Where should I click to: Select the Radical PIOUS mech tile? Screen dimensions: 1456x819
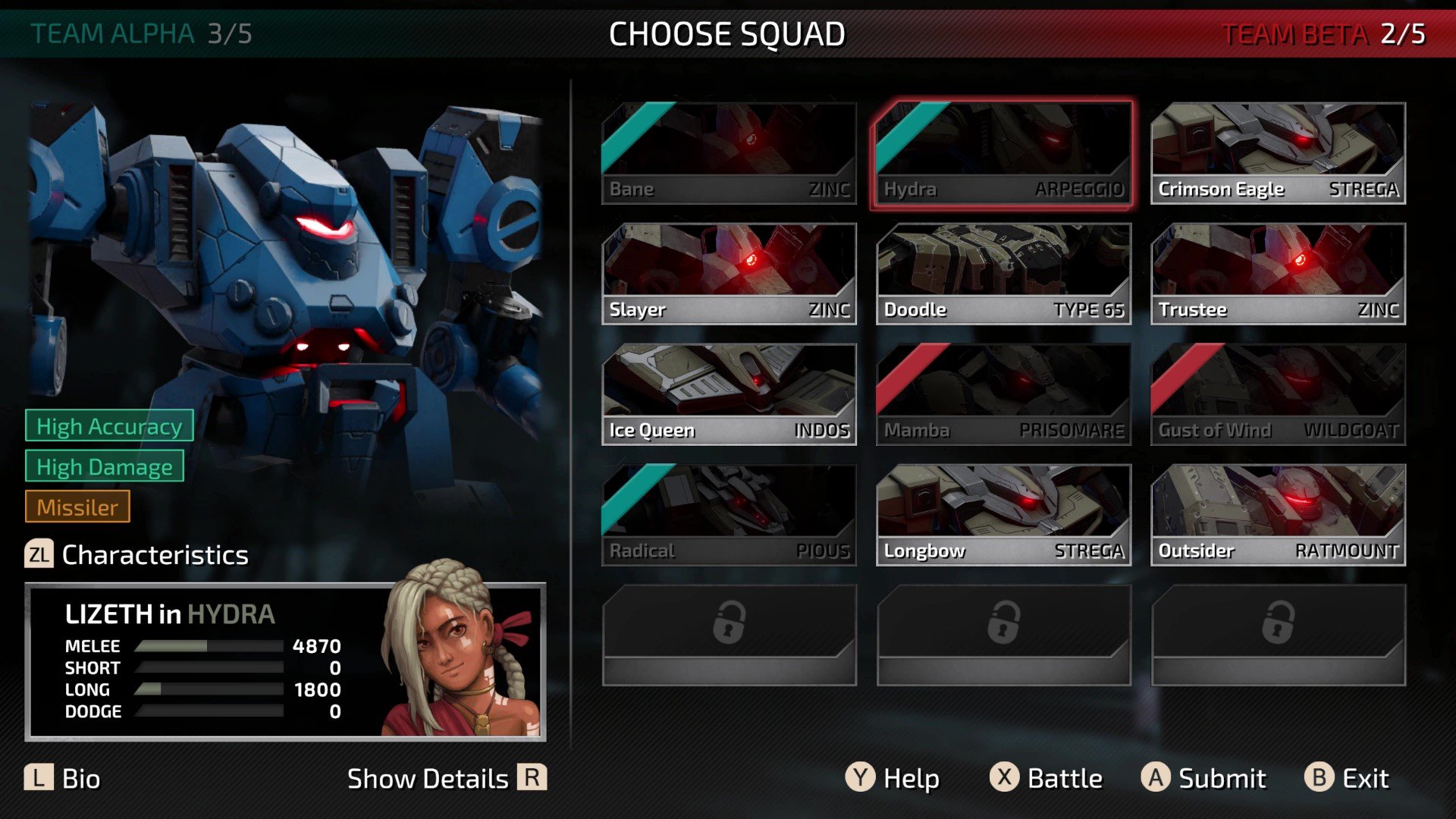729,515
